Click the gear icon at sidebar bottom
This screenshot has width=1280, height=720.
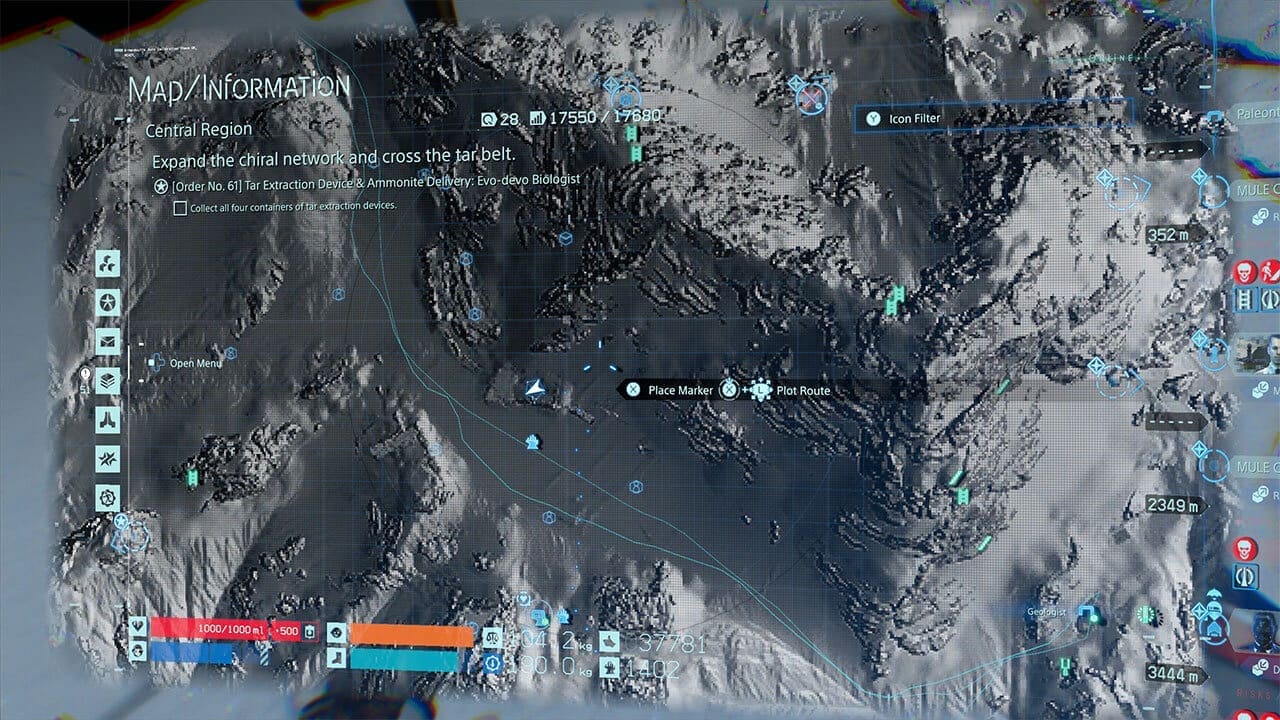point(107,496)
